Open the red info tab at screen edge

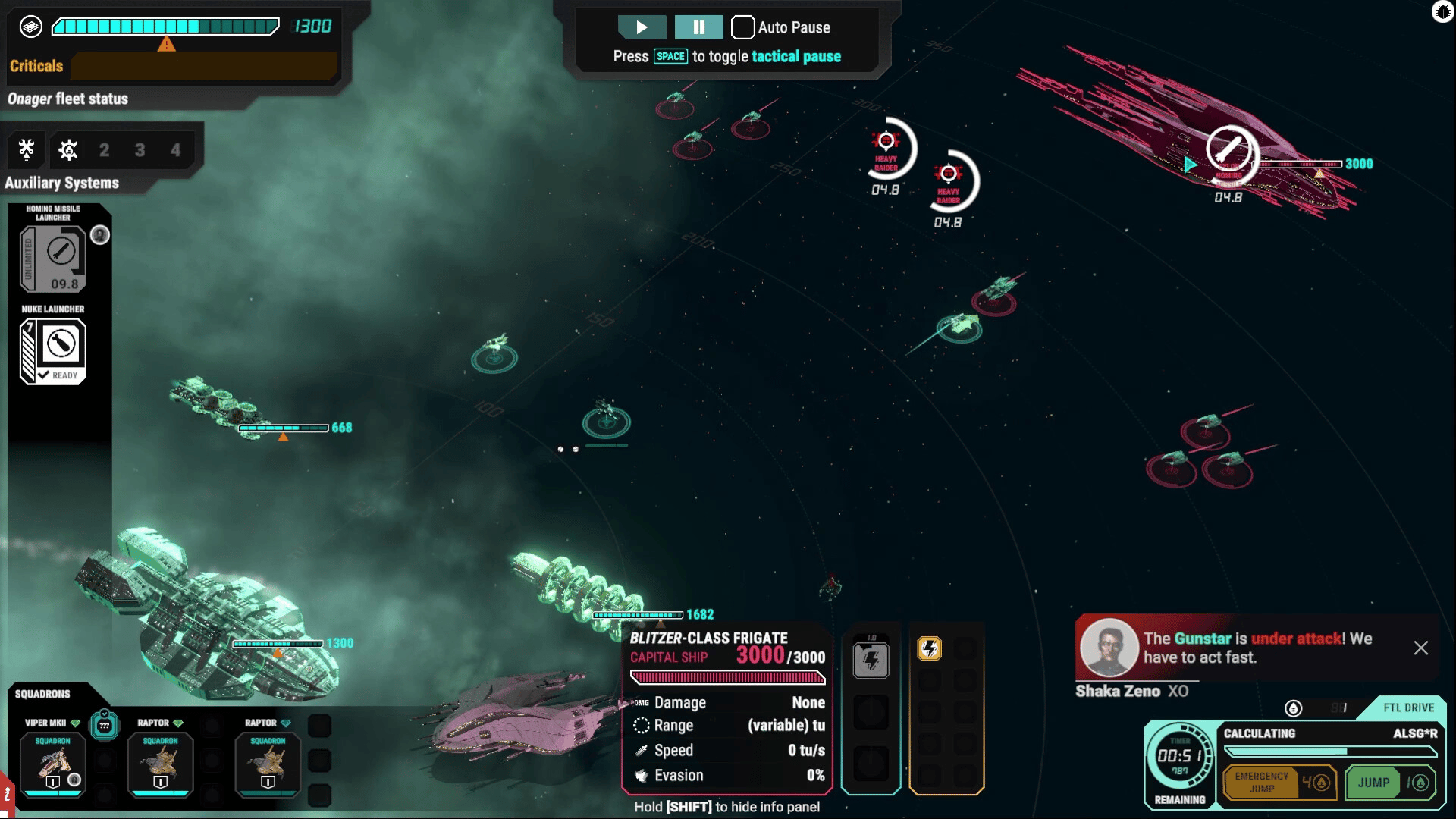pos(6,796)
